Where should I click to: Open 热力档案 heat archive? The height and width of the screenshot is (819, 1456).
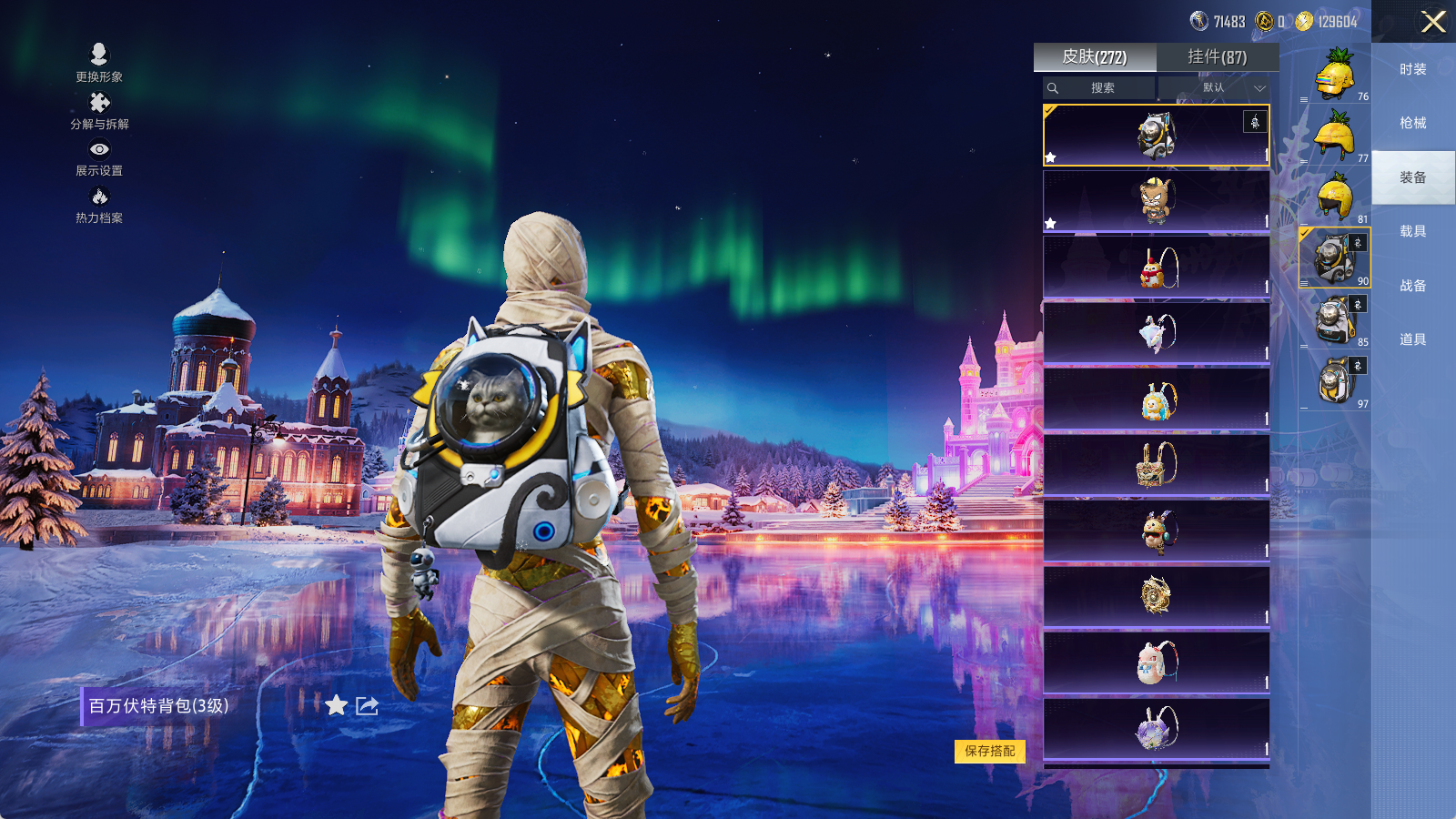(x=99, y=205)
